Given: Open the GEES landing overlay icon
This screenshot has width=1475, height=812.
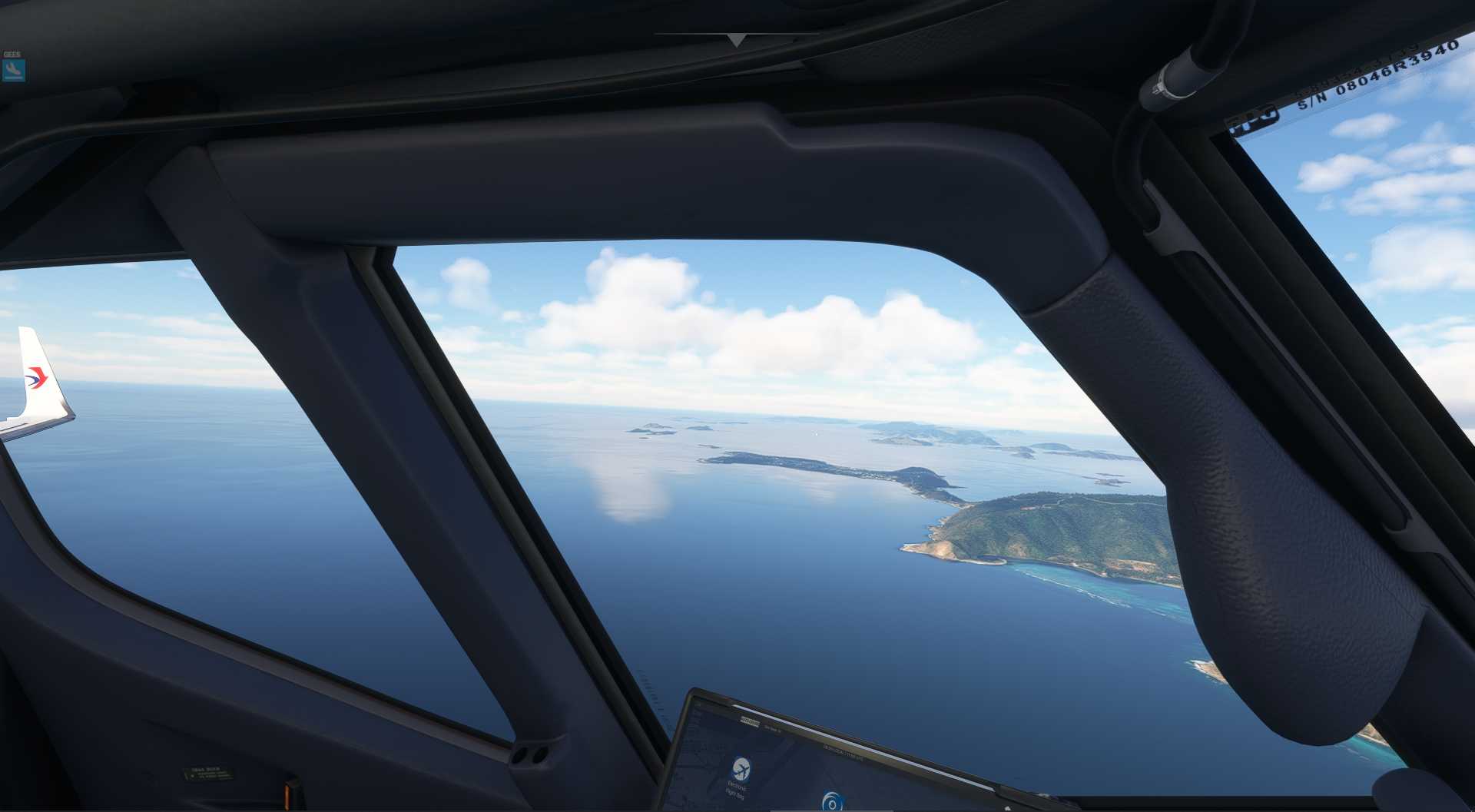Looking at the screenshot, I should pyautogui.click(x=13, y=71).
